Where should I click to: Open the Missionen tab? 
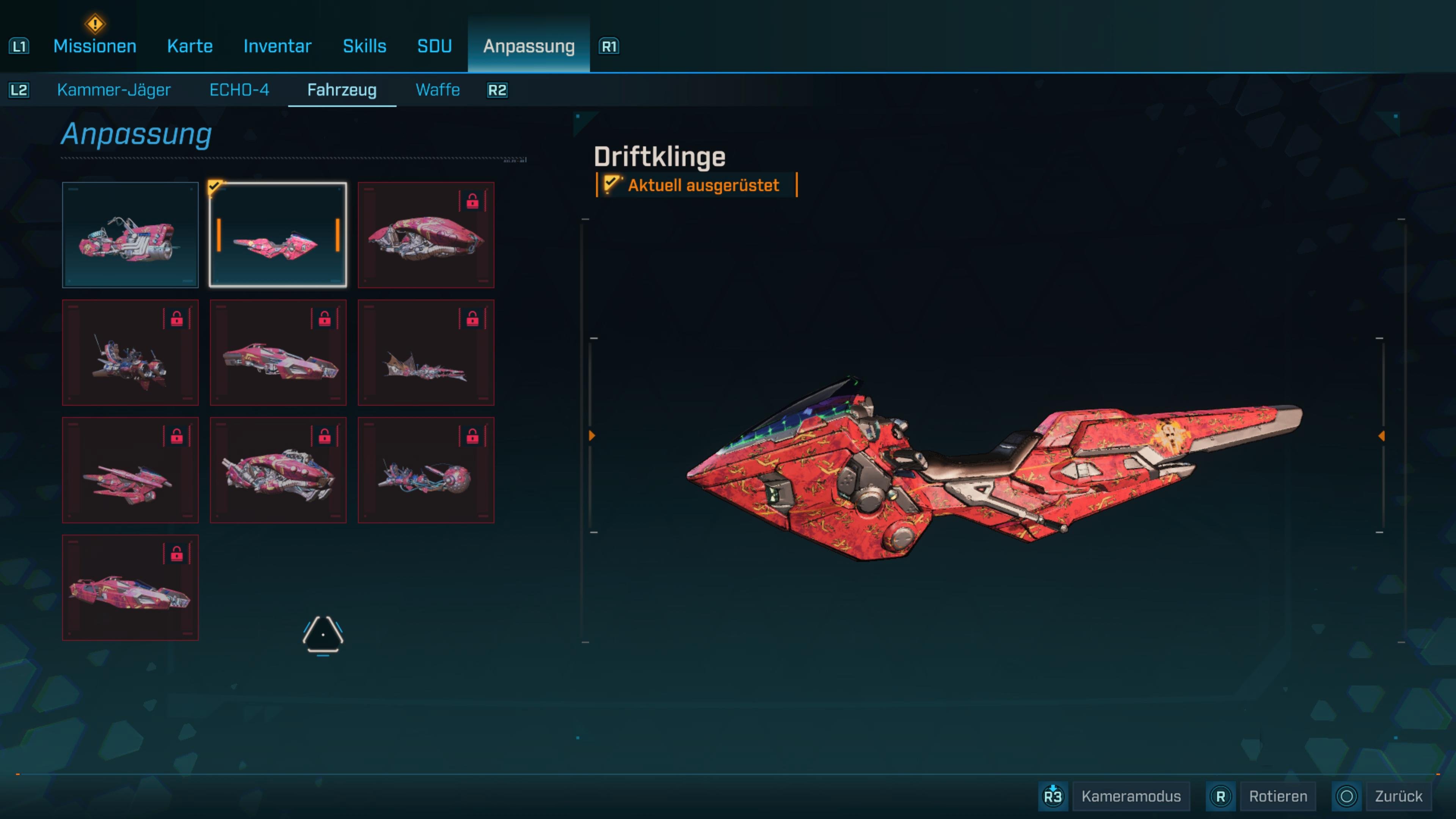click(94, 46)
